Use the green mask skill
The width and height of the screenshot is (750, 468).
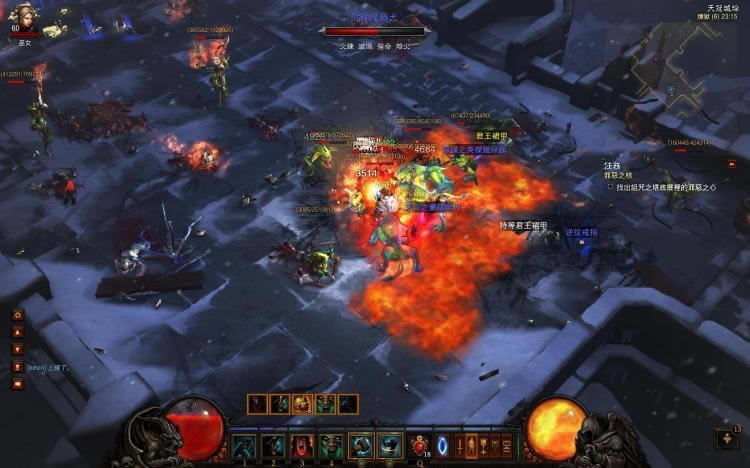pos(331,446)
